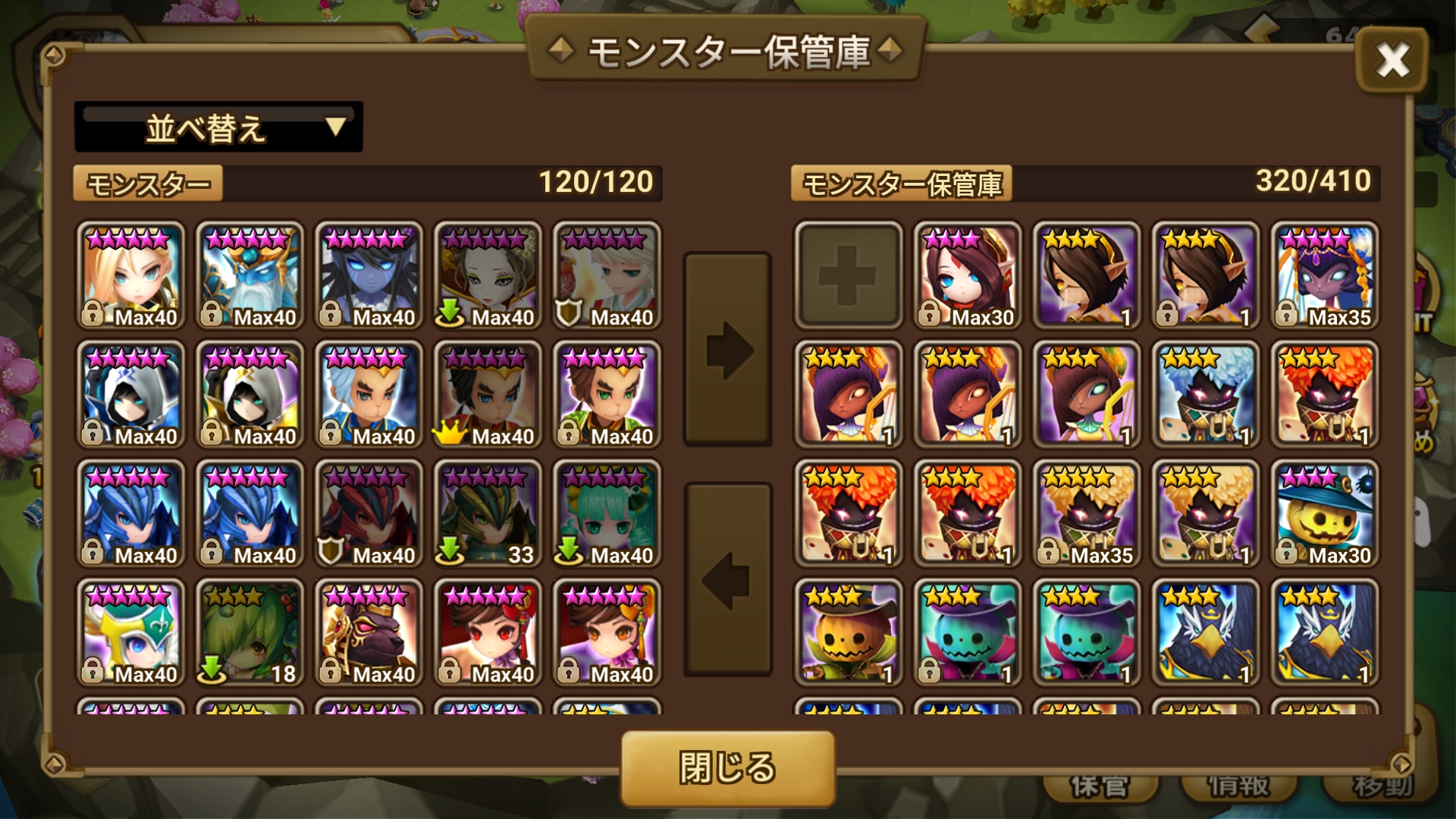Screen dimensions: 1456x819
Task: Click the empty plus slot in the storage grid
Action: (849, 275)
